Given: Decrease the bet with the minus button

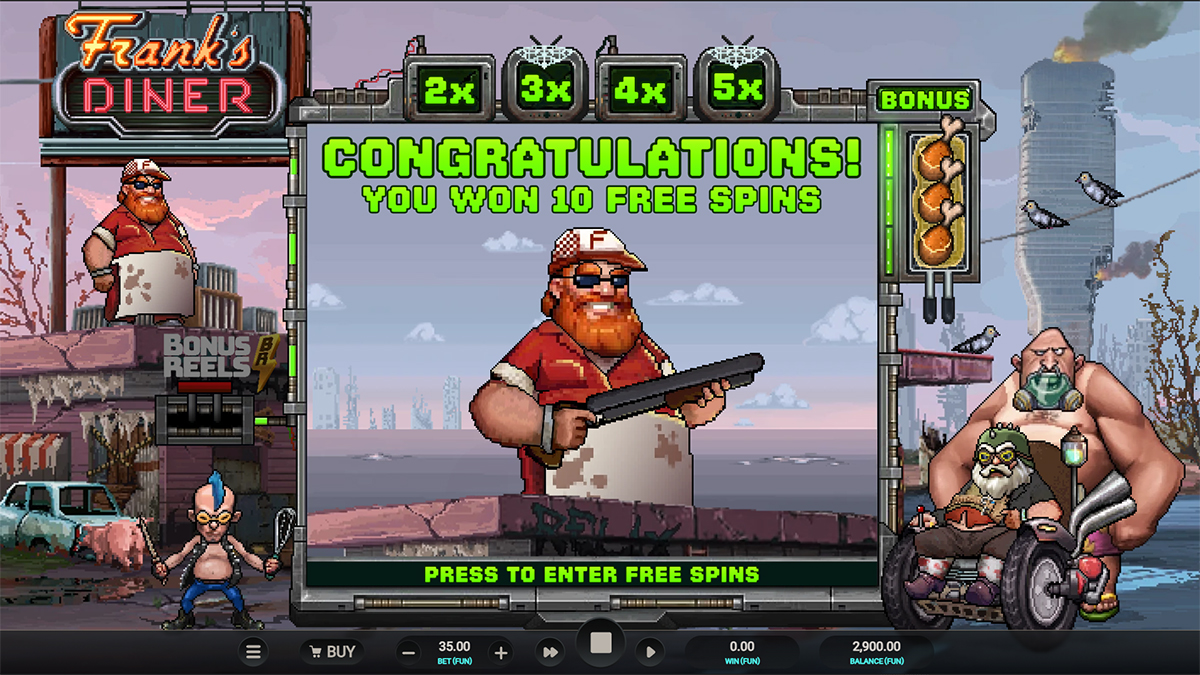Looking at the screenshot, I should tap(408, 653).
